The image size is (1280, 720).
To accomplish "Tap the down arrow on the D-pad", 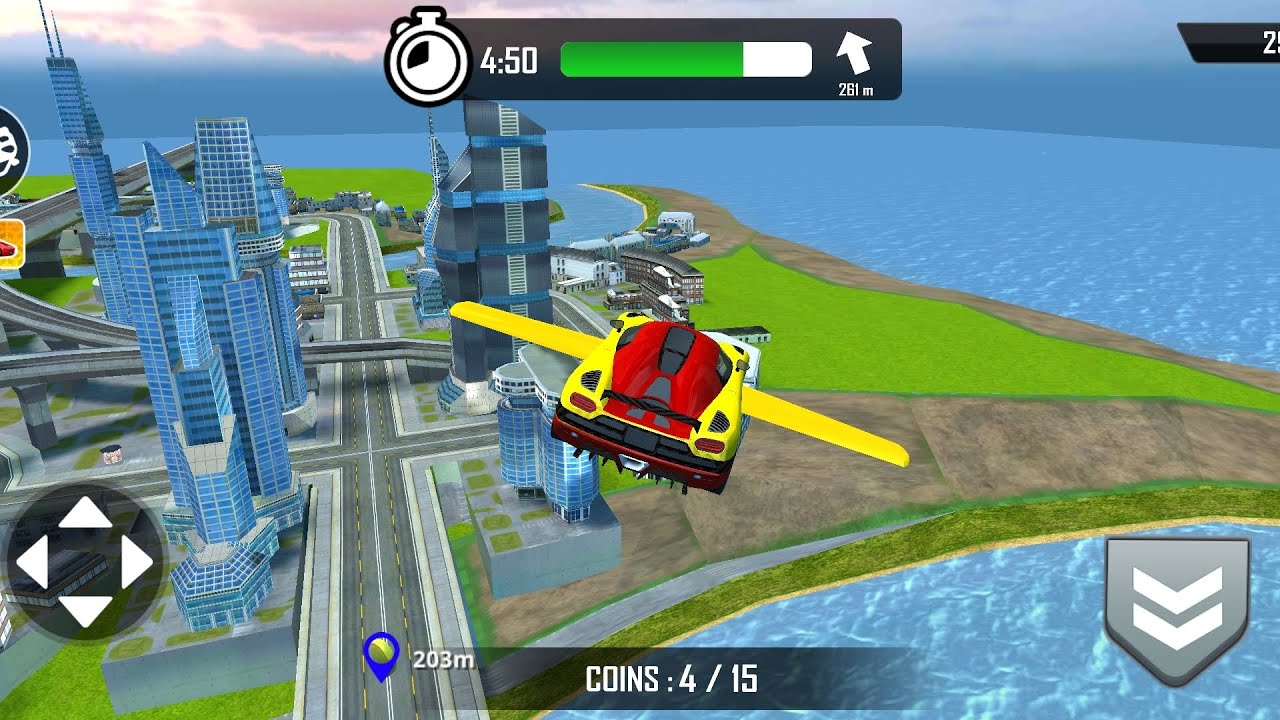I will pyautogui.click(x=85, y=610).
